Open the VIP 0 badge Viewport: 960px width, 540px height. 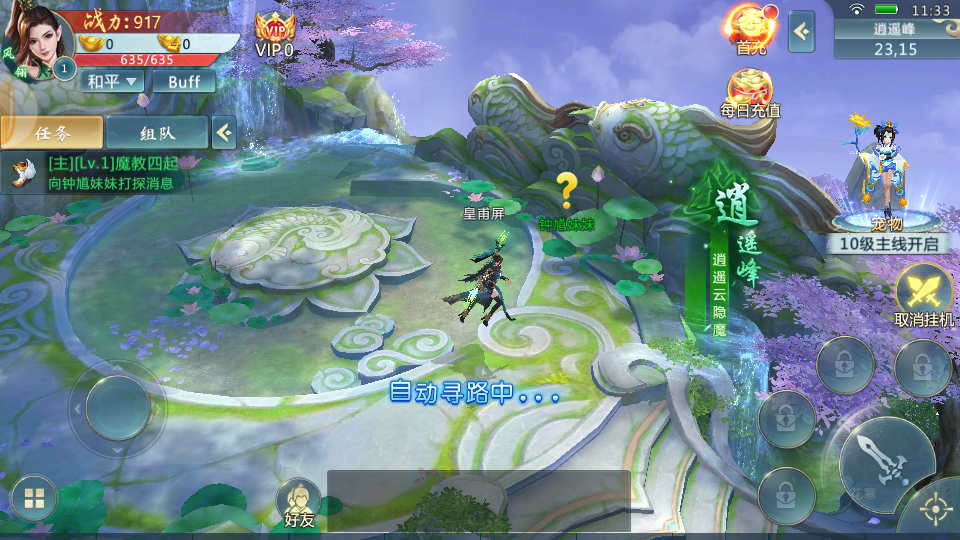(274, 34)
